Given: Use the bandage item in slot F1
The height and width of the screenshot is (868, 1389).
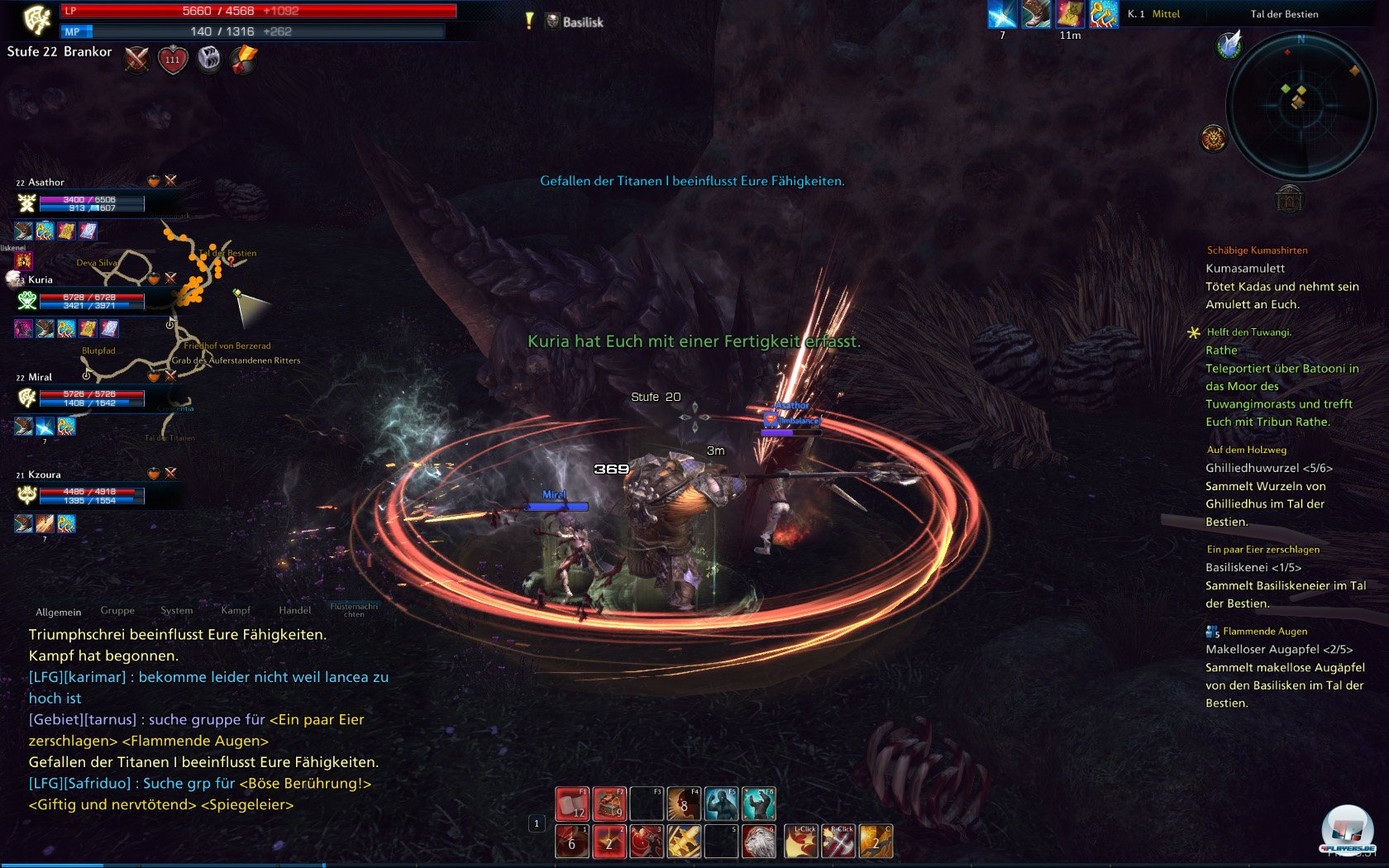Looking at the screenshot, I should [x=572, y=804].
